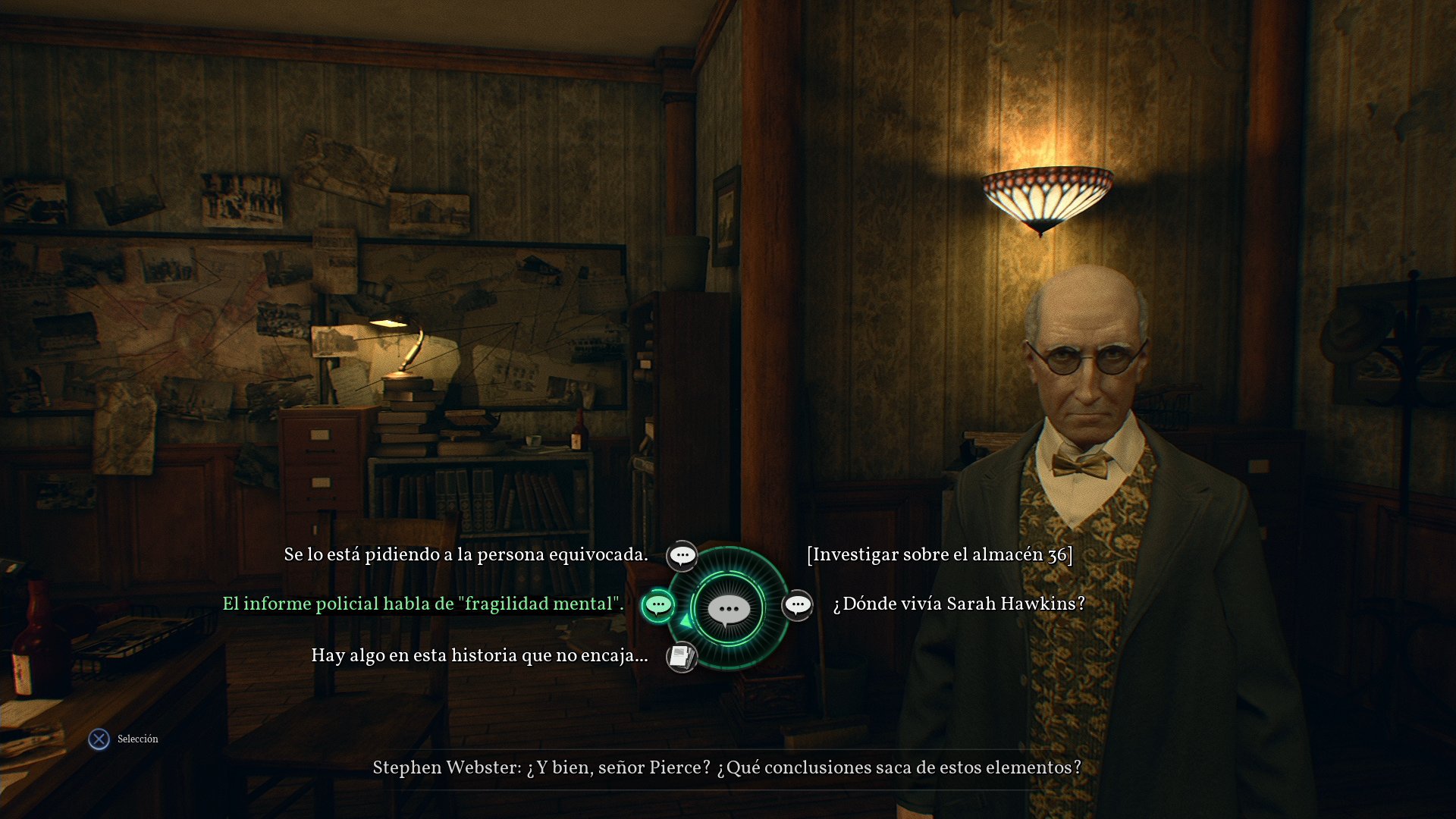The image size is (1456, 819).
Task: Click the central speech bubble of the dialogue wheel
Action: pos(728,607)
